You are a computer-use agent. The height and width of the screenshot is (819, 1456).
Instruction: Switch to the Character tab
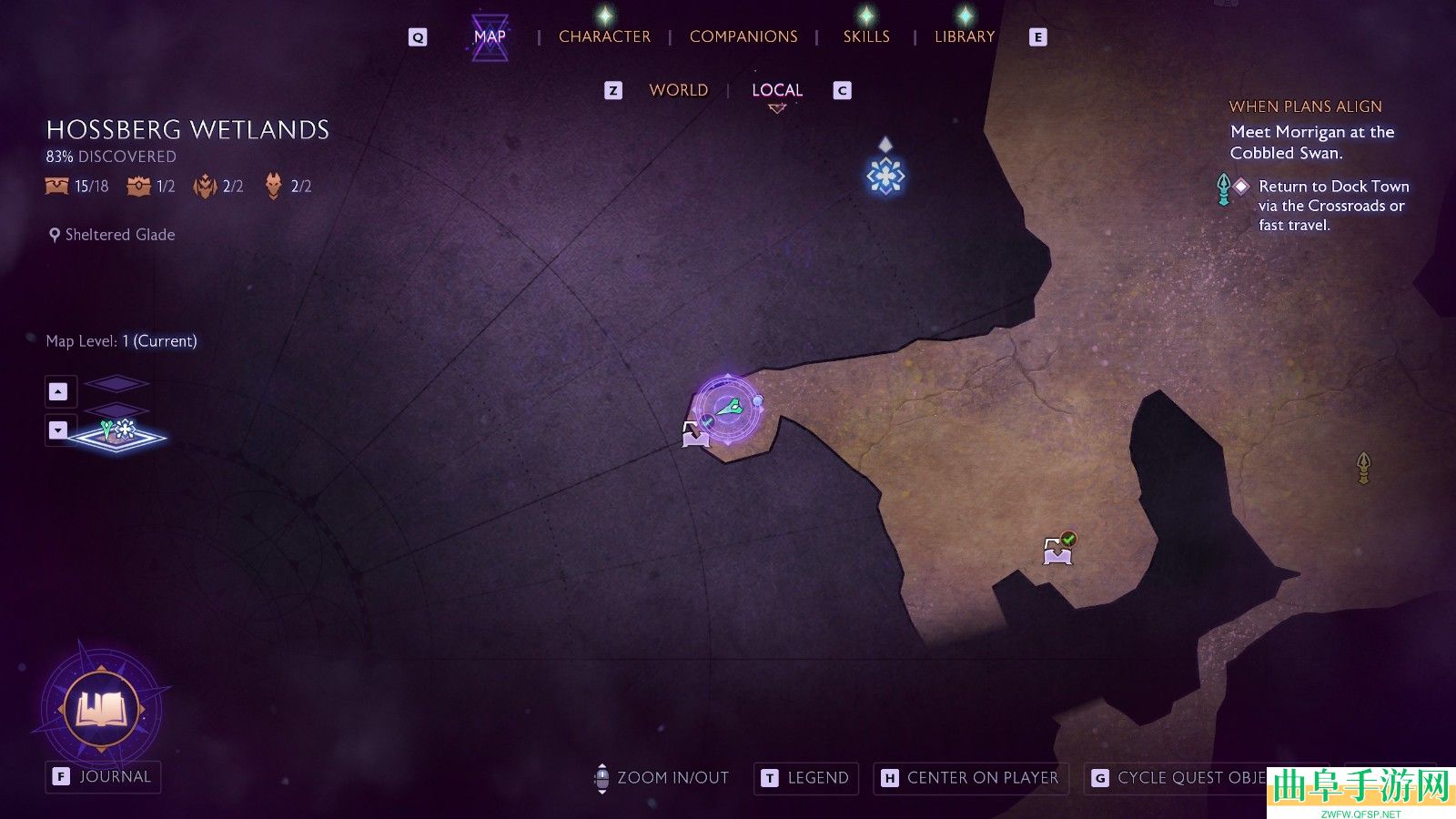(x=604, y=36)
